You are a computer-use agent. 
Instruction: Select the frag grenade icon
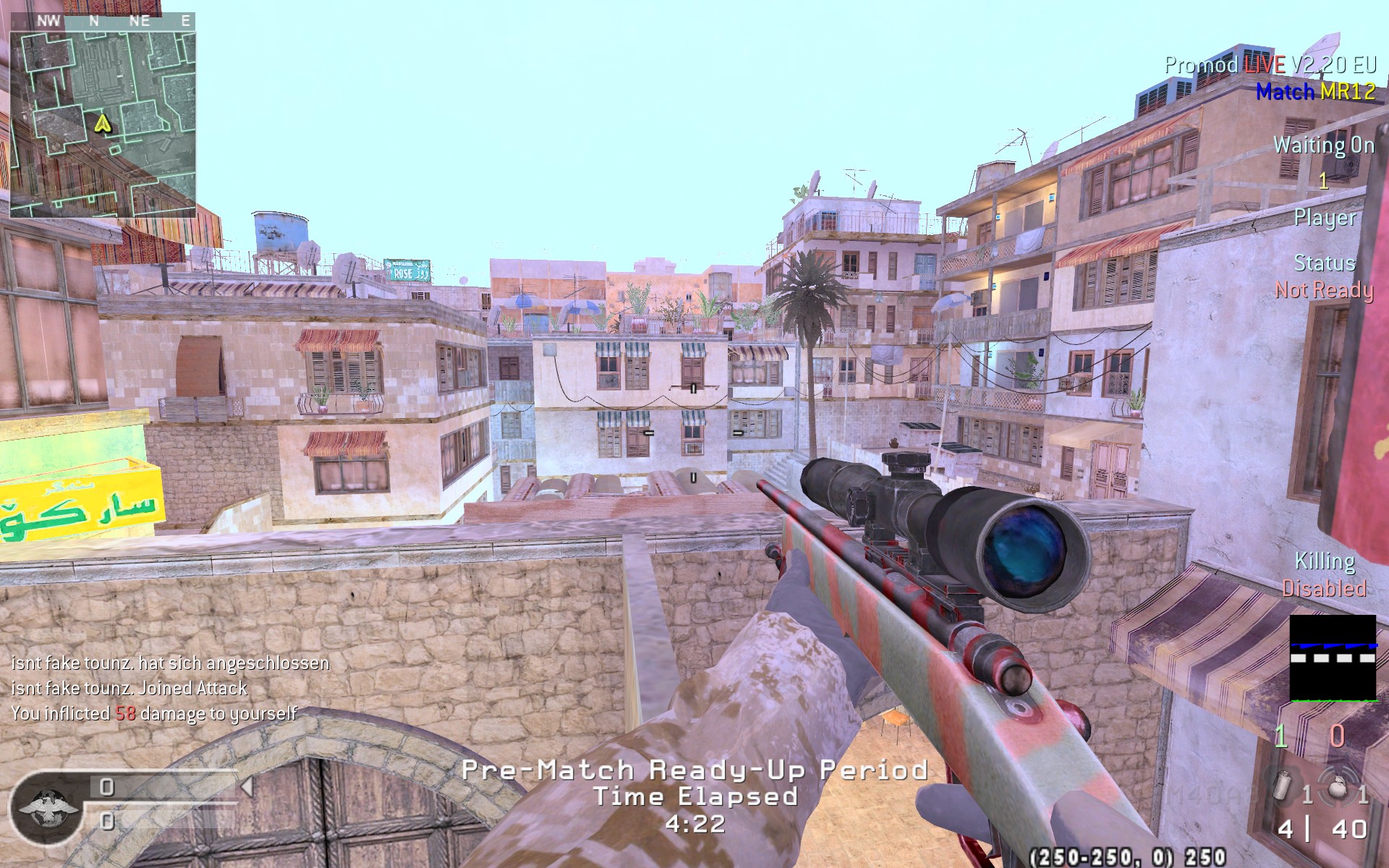pos(1337,787)
